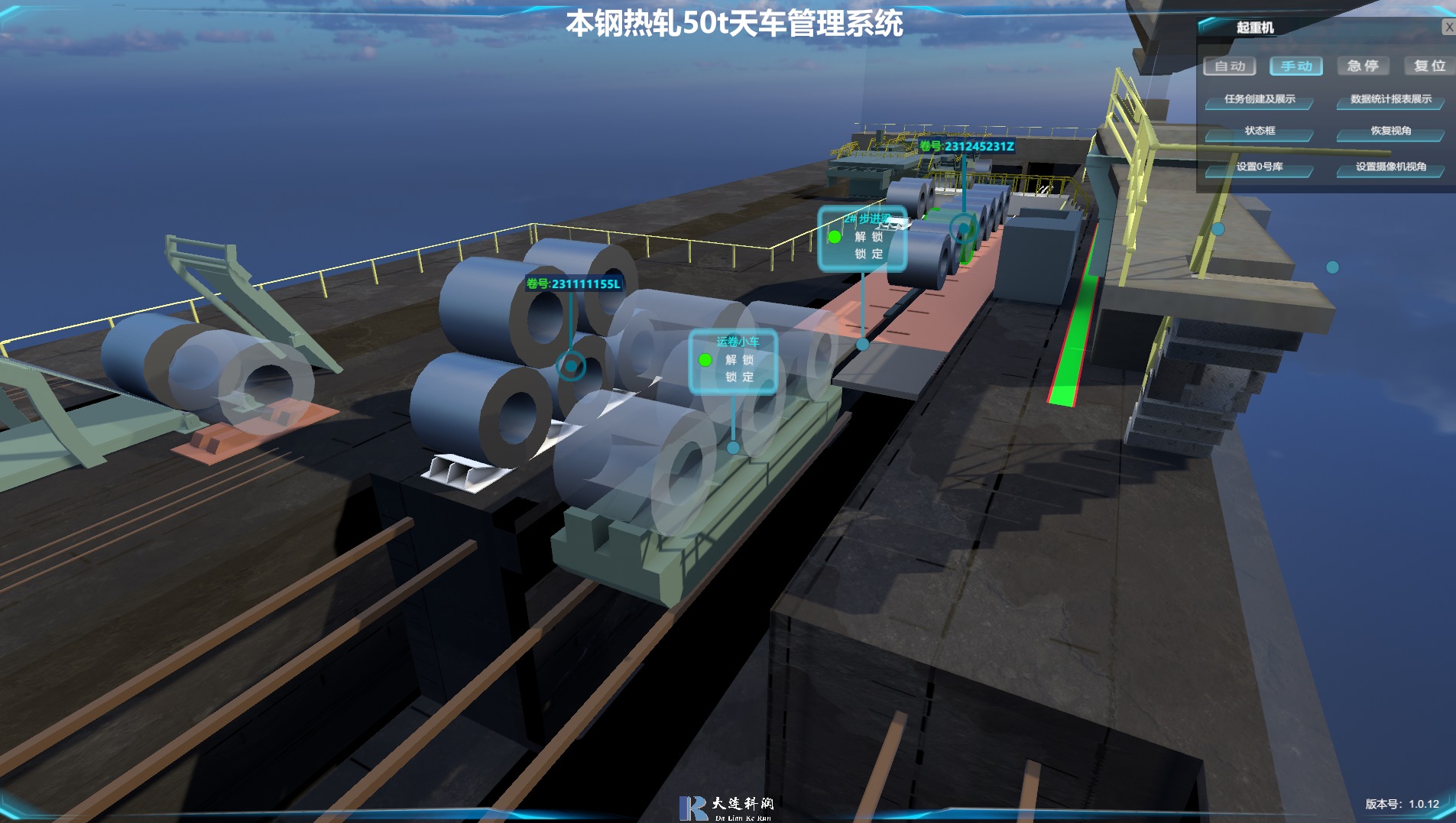Choose 设置0号库 warehouse setting
Screen dimensions: 1456x823
[1259, 167]
